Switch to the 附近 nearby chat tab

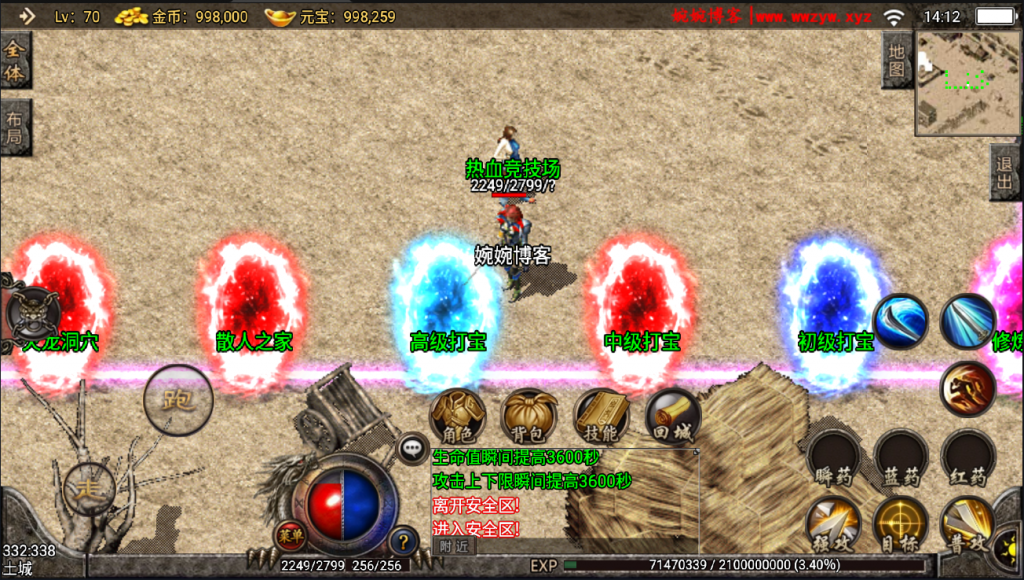(x=454, y=546)
